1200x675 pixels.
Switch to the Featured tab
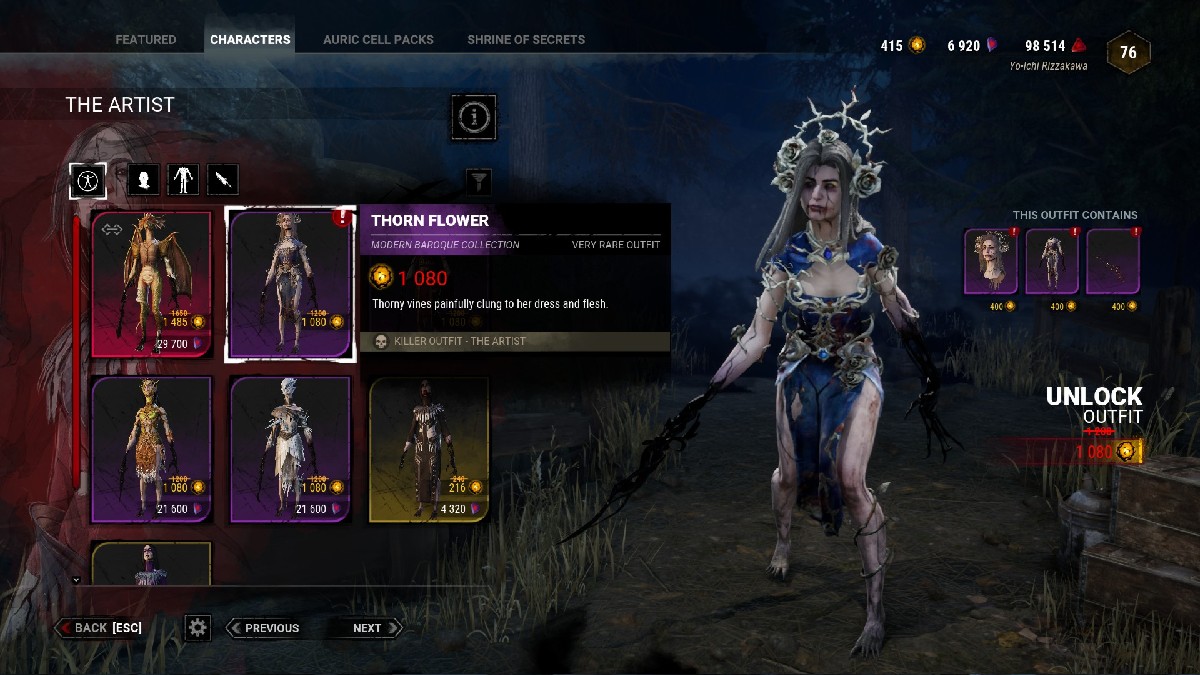tap(146, 40)
